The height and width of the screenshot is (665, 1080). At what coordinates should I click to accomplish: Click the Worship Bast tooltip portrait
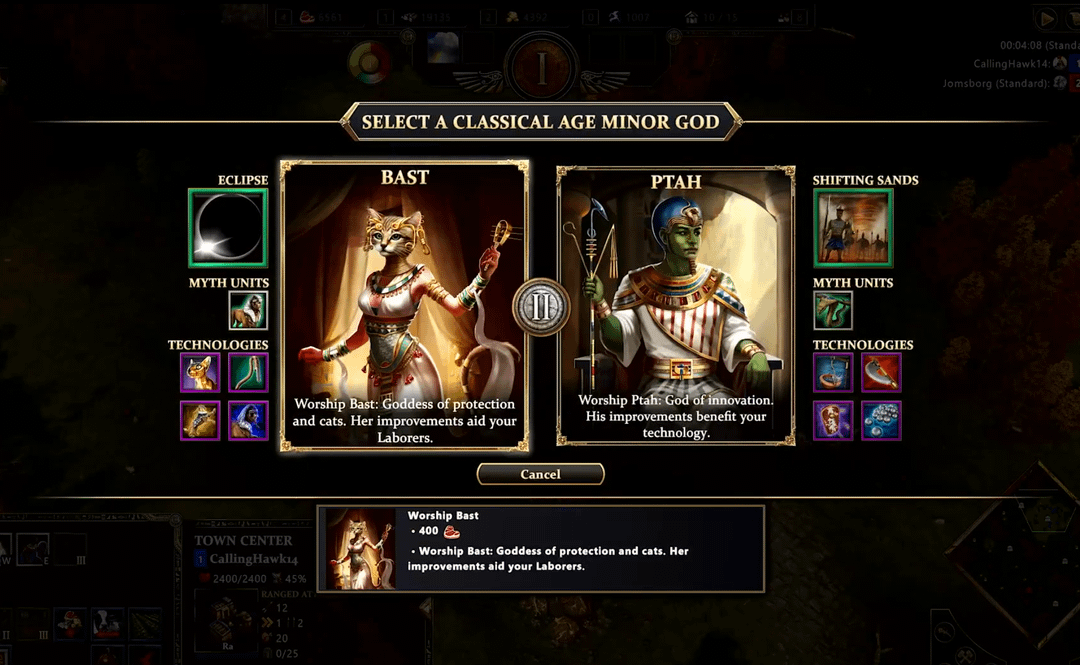[x=361, y=549]
